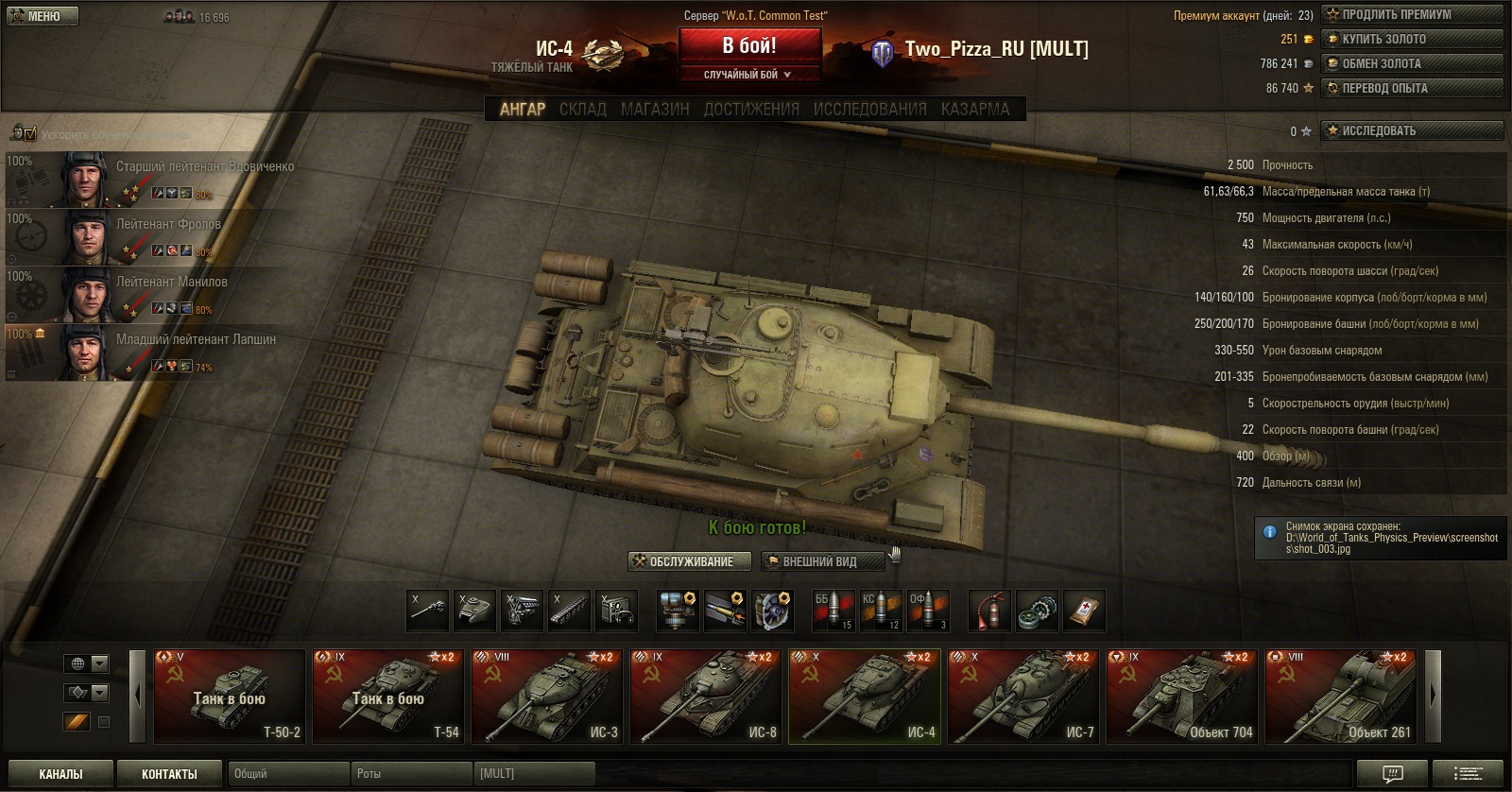
Task: Click ПРОДЛИТЬ ПРЕМИУМ button
Action: click(1412, 14)
